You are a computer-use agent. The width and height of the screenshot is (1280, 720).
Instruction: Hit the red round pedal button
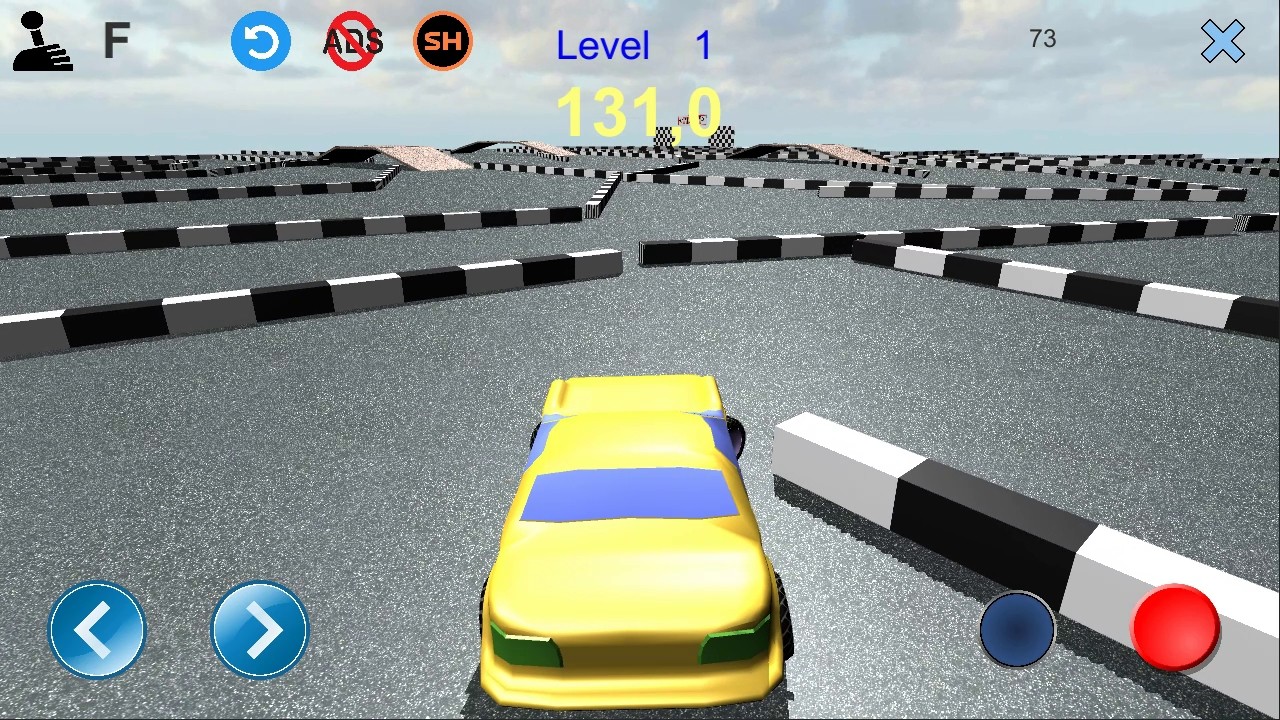(x=1175, y=627)
